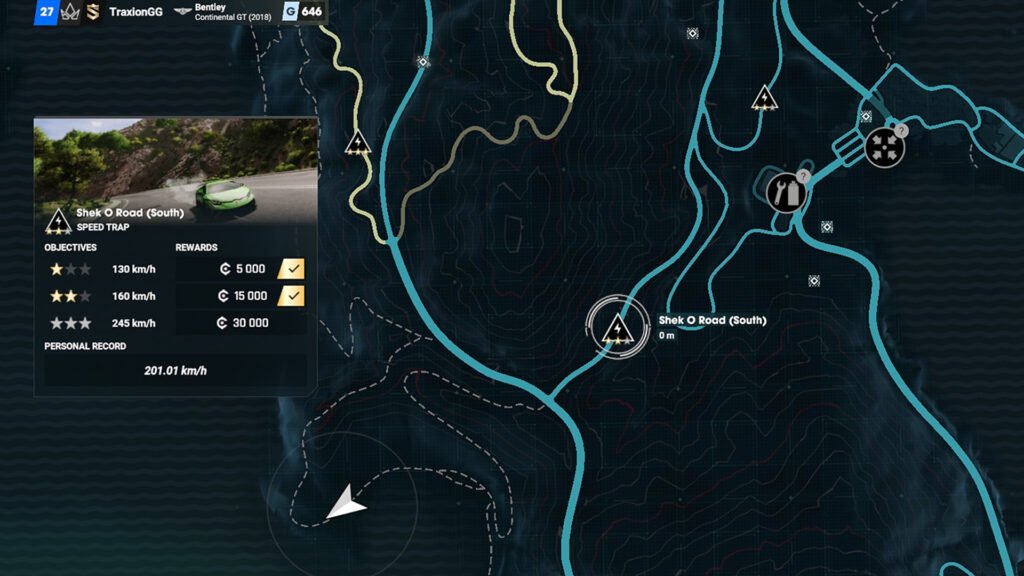Select the 245 km/h three-star objective row
This screenshot has height=576, width=1024.
(x=175, y=323)
